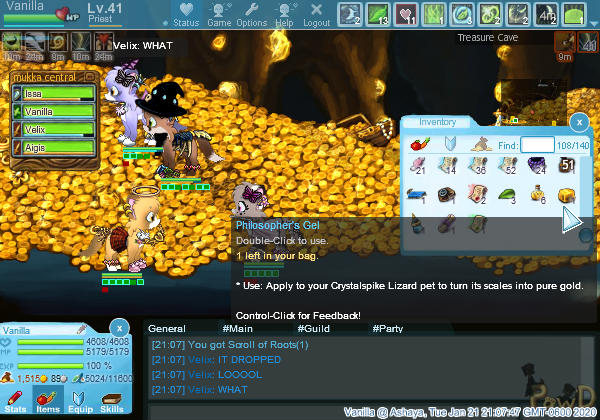Screen dimensions: 600x420
Task: Log out with the Logout button
Action: (x=316, y=14)
